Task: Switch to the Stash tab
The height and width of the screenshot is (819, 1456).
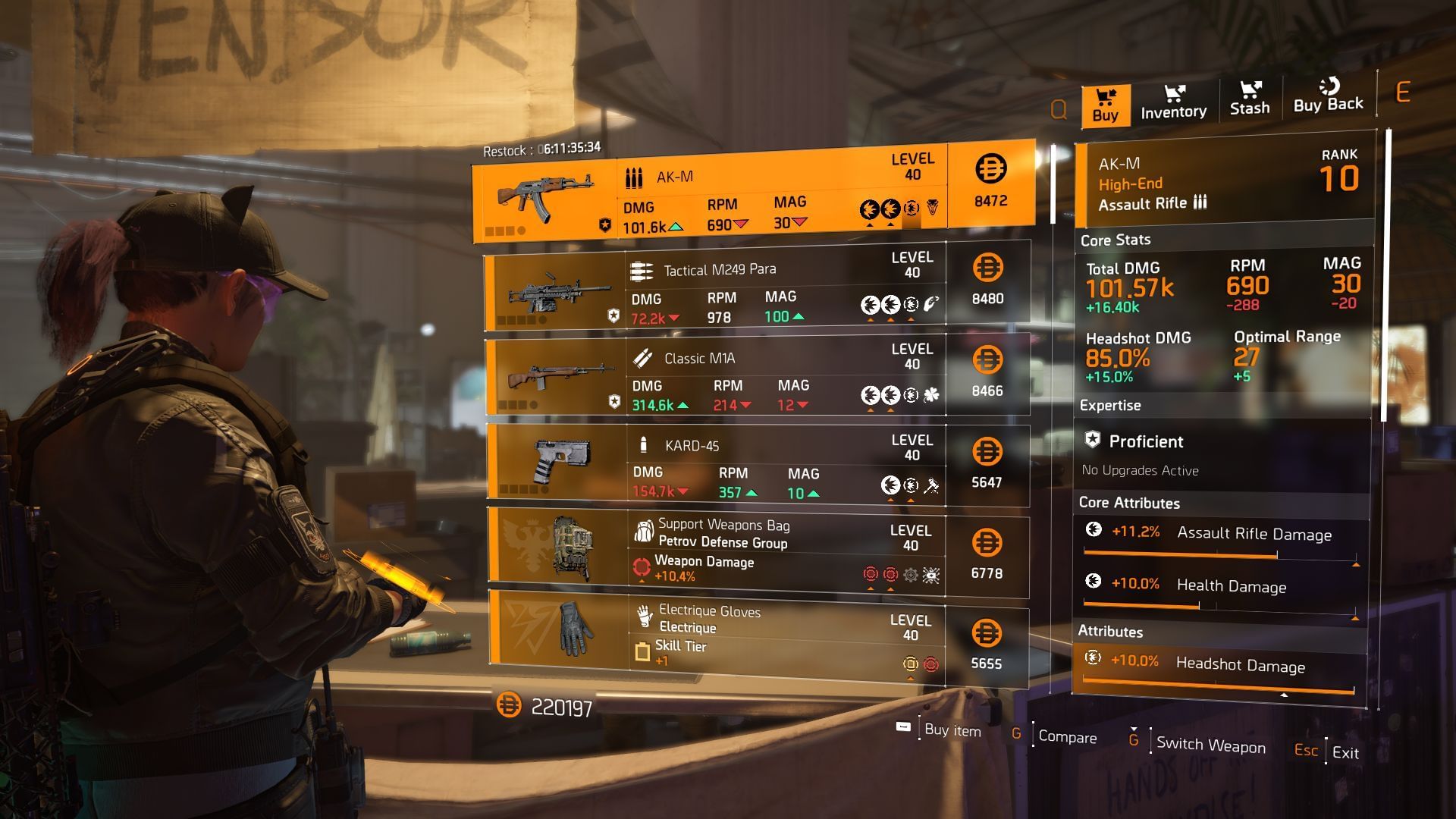Action: (x=1249, y=99)
